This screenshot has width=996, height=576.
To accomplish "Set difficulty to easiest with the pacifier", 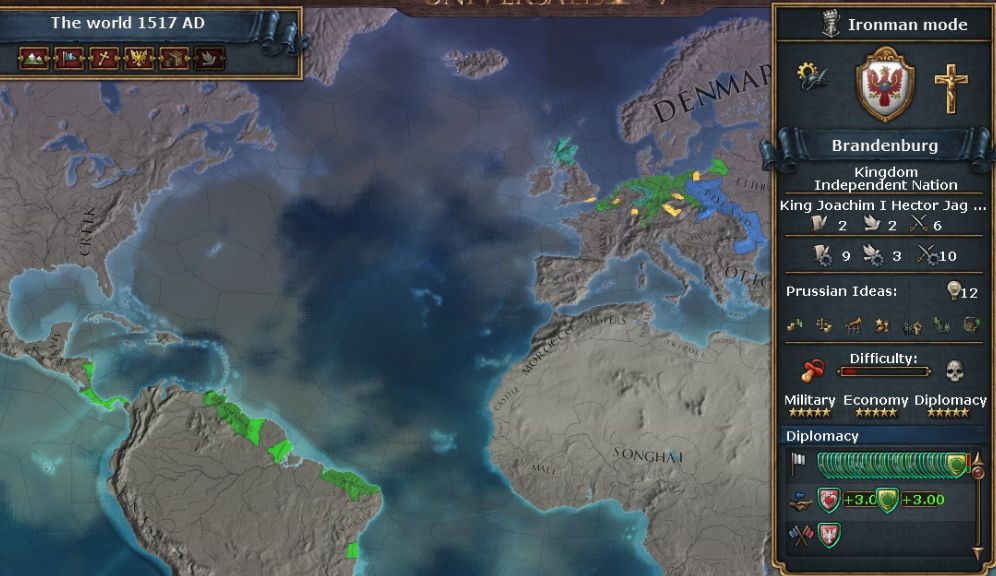I will point(814,370).
